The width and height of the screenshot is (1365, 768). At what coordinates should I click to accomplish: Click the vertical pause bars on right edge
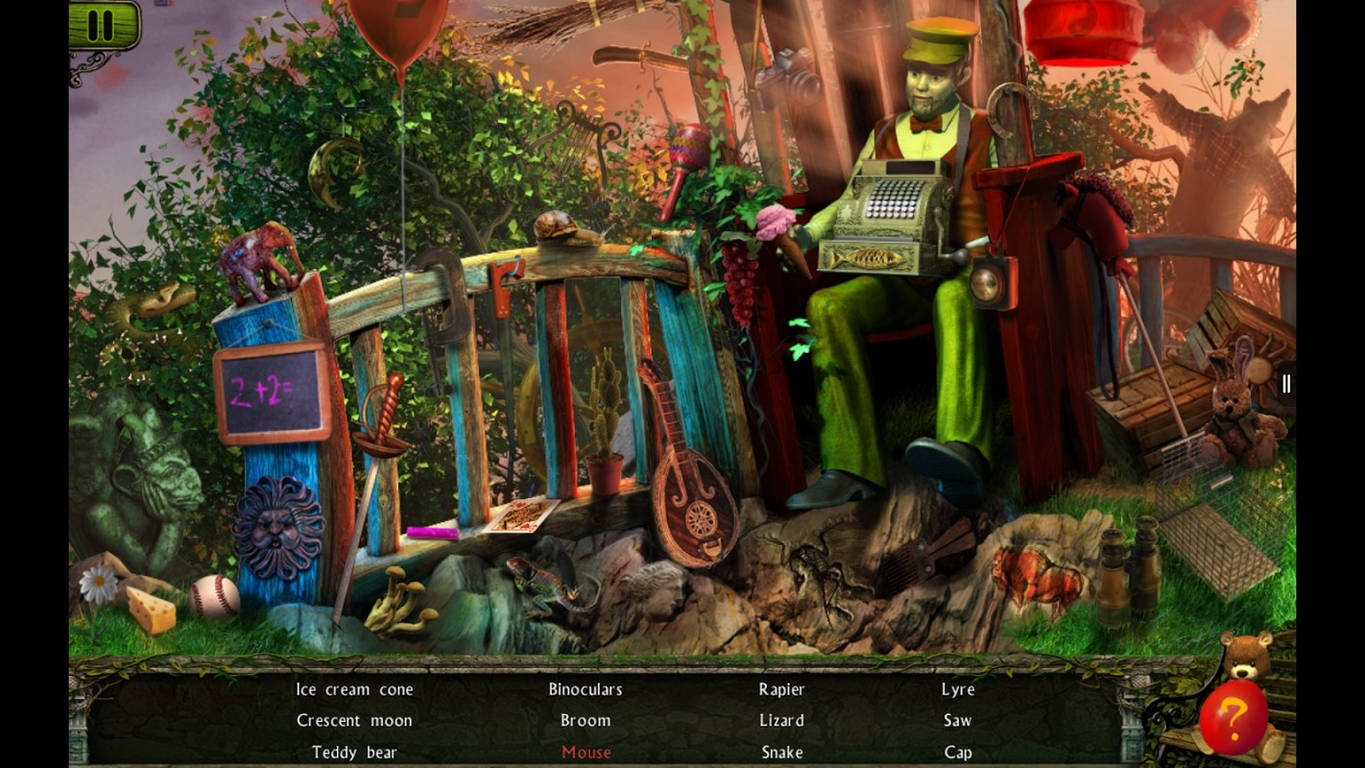(x=1286, y=383)
